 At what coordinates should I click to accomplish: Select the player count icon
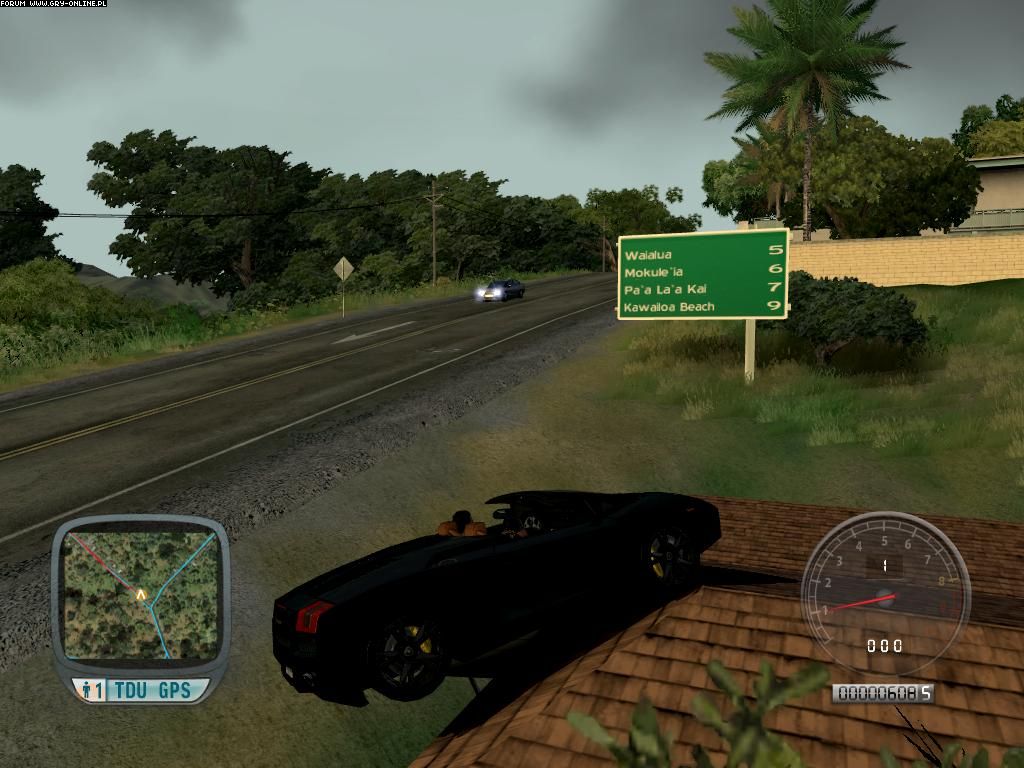pyautogui.click(x=90, y=690)
